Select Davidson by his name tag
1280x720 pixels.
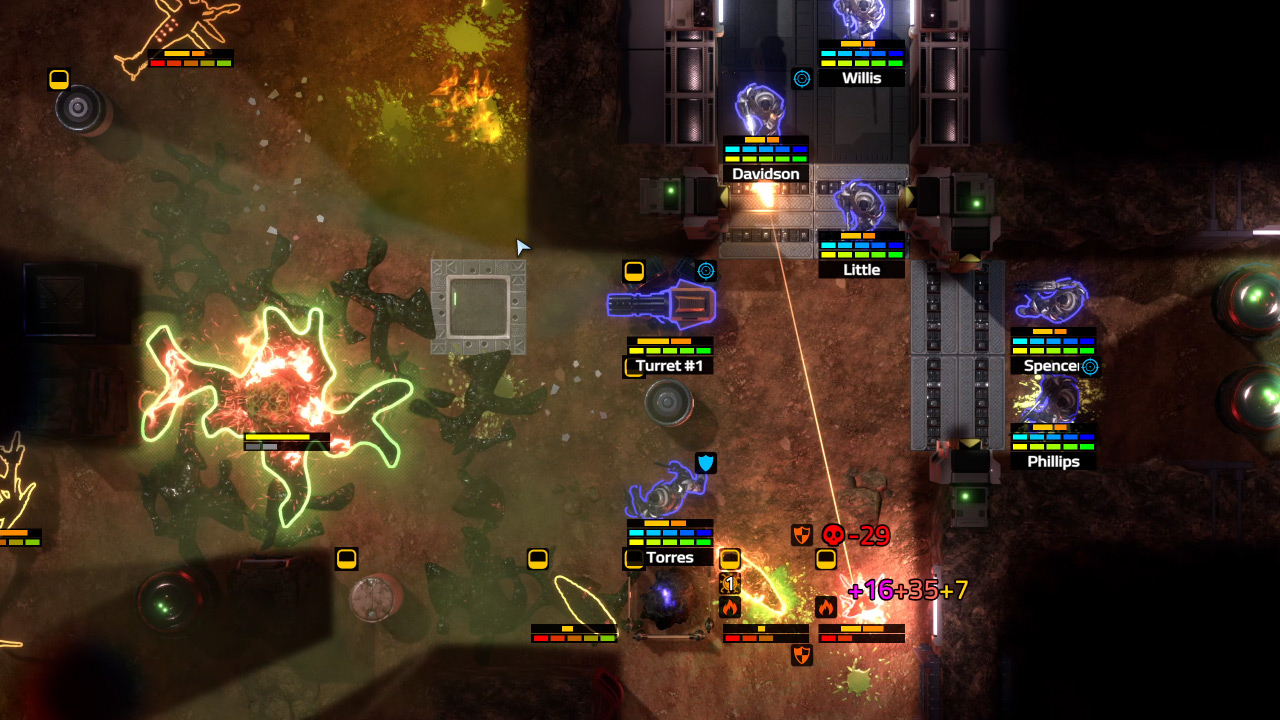coord(766,174)
